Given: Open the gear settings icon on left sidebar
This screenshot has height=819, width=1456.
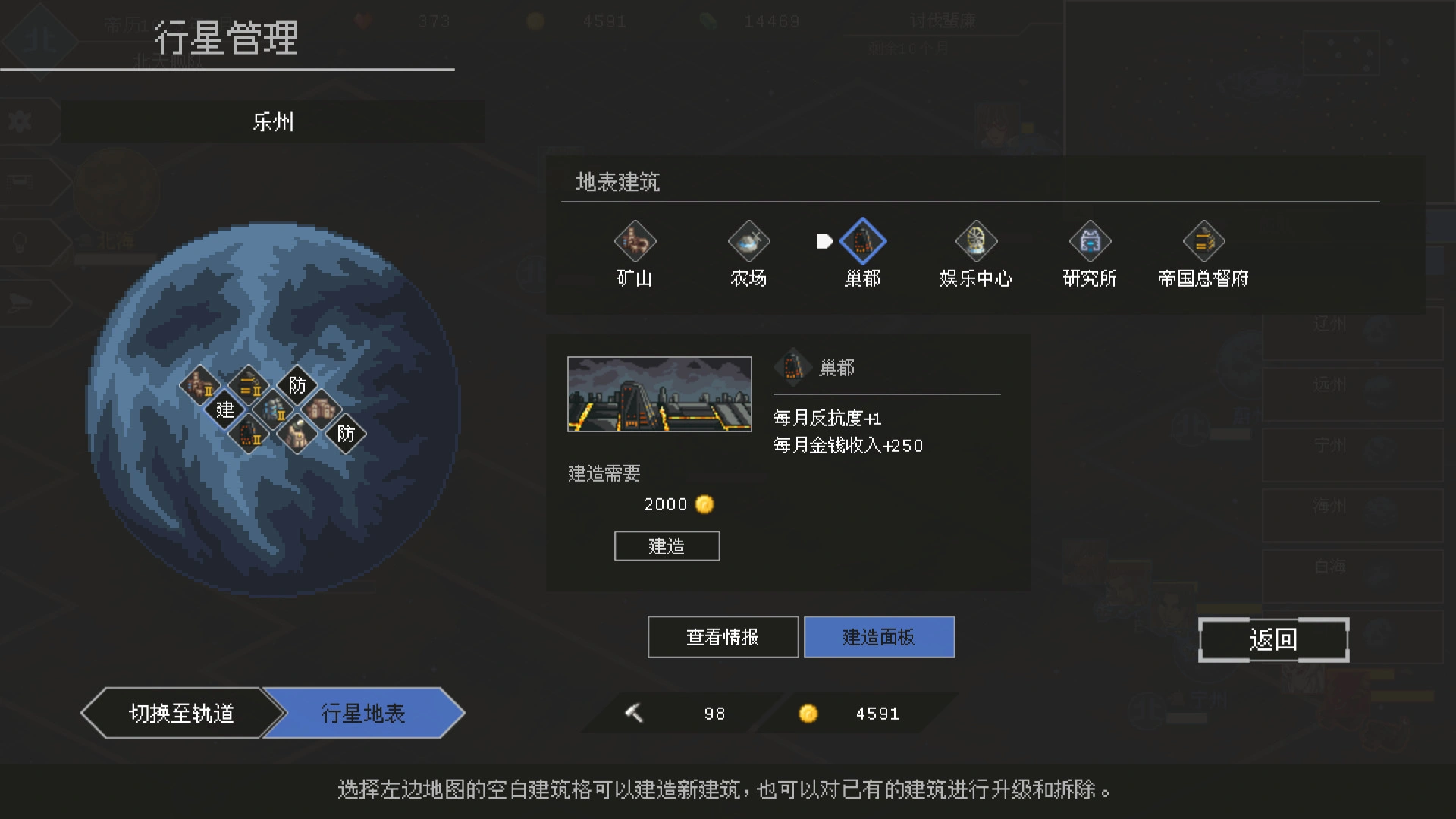Looking at the screenshot, I should pyautogui.click(x=21, y=121).
